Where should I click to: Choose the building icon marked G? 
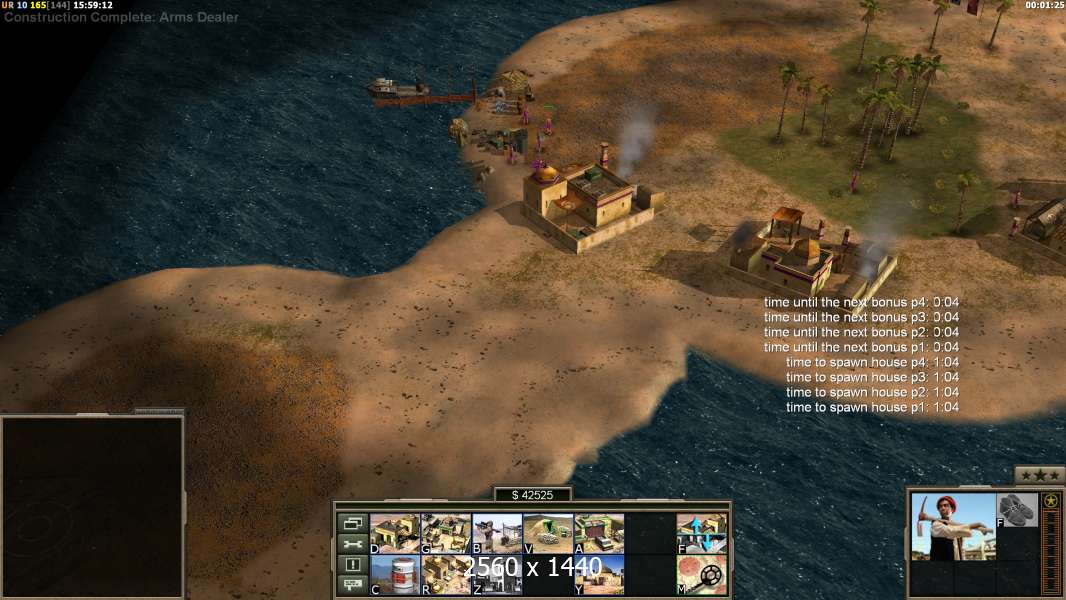(x=446, y=533)
